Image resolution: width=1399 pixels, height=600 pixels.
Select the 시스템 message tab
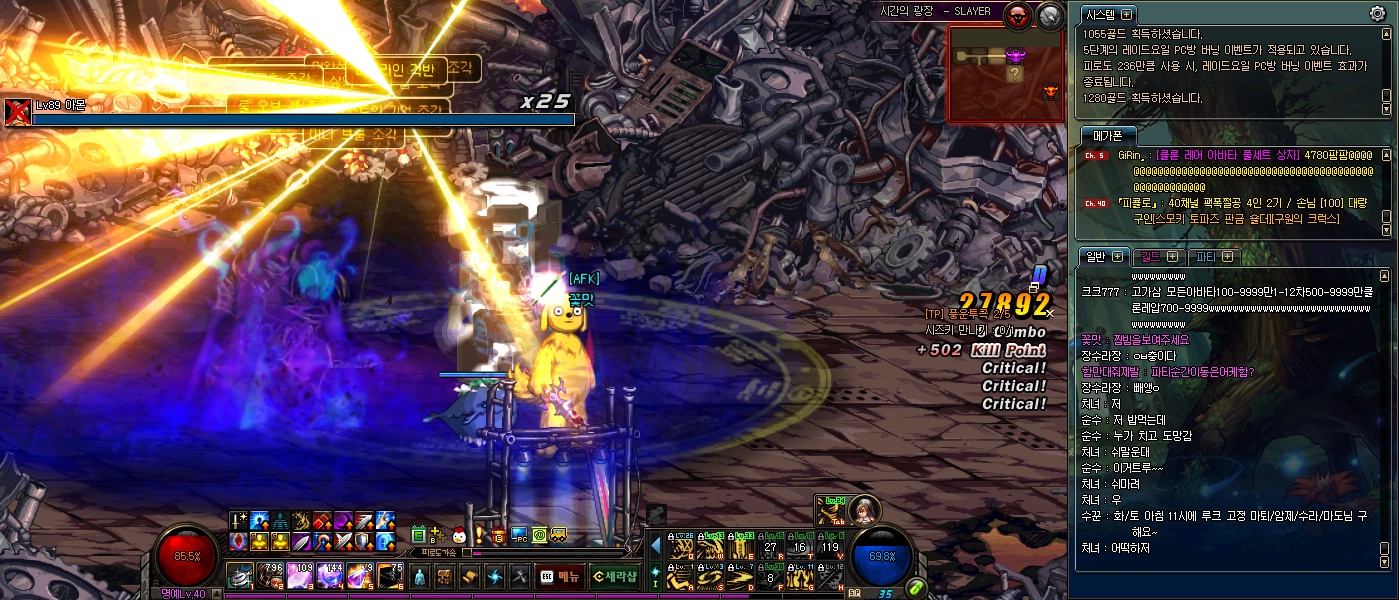coord(1109,14)
